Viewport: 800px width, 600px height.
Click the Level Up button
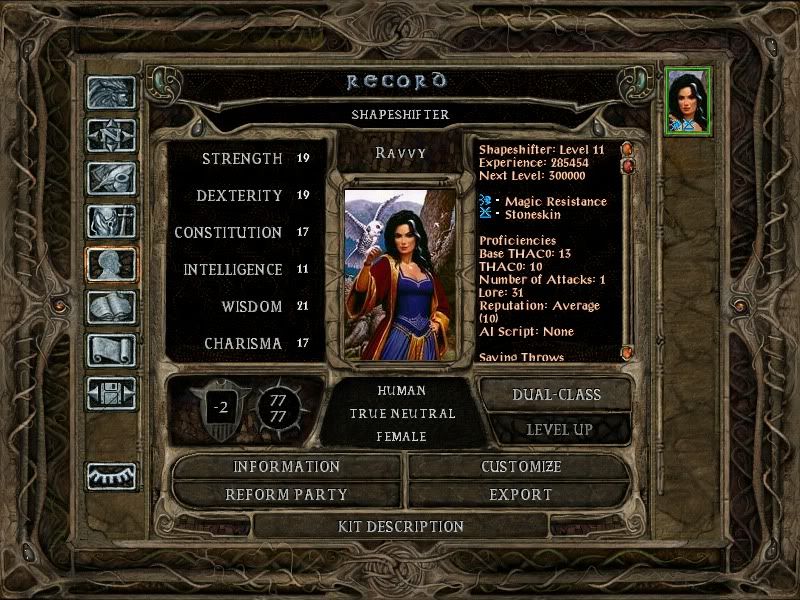point(559,429)
